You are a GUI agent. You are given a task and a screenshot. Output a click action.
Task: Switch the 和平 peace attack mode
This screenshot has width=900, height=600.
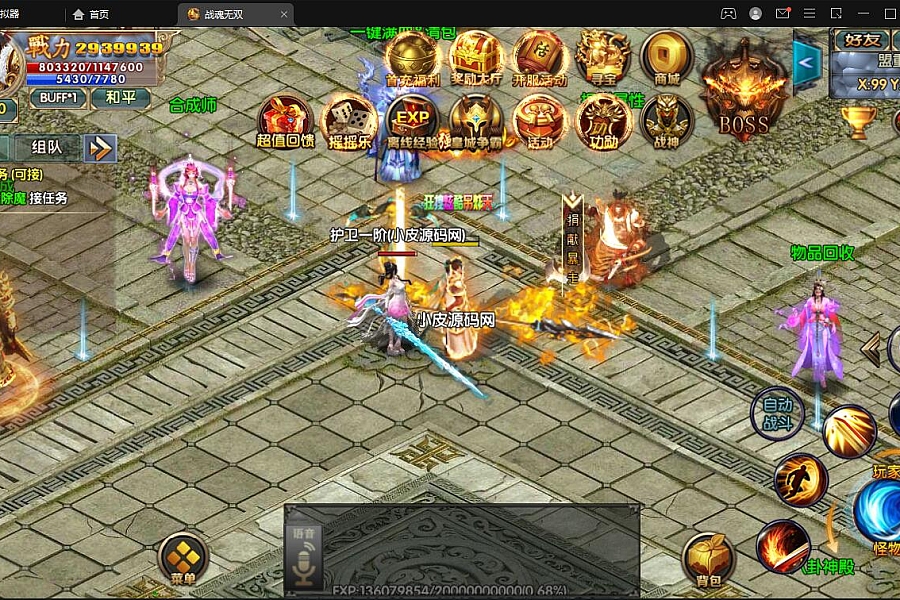120,98
